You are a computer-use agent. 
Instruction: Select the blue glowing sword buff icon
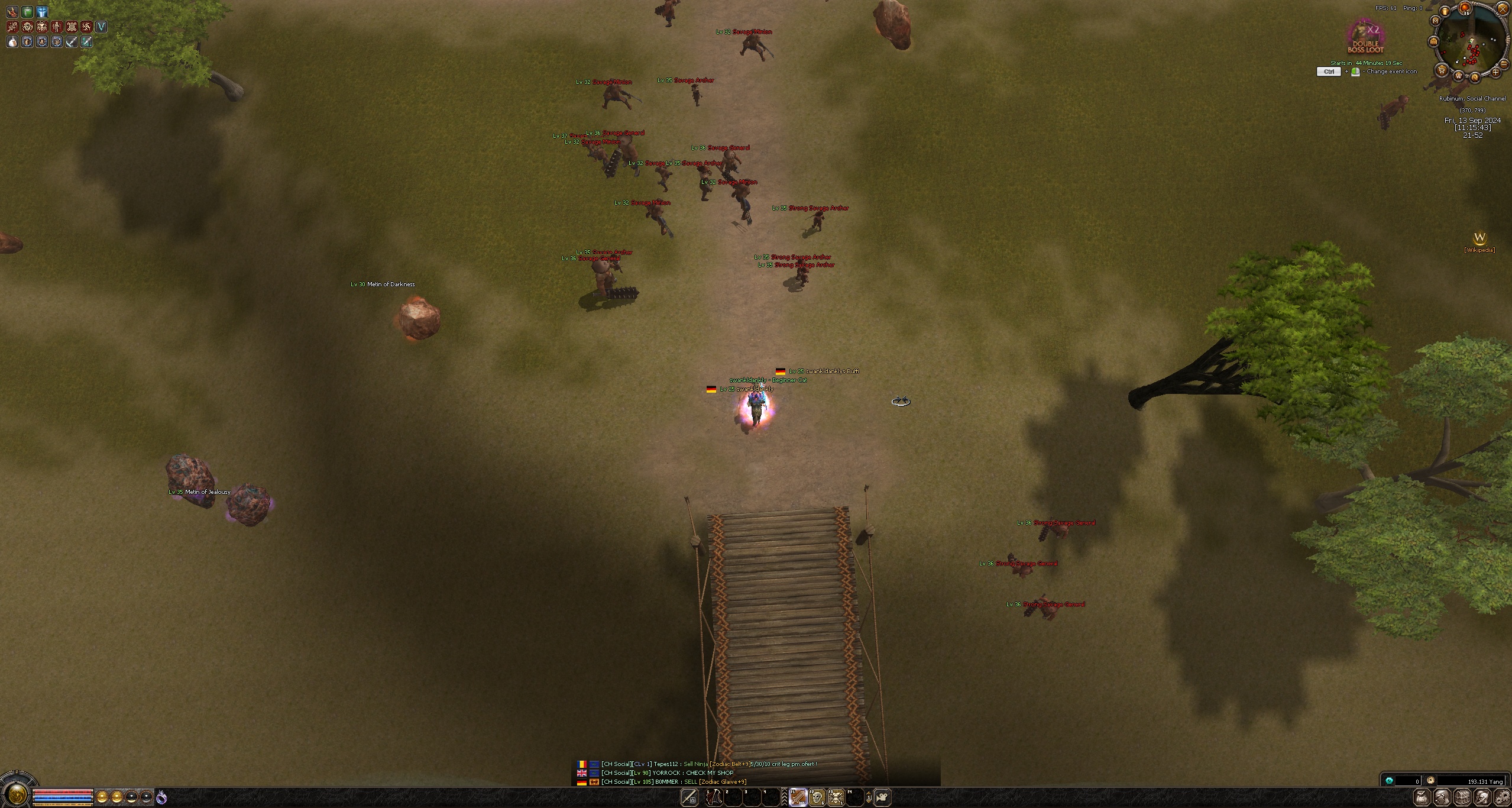tap(42, 11)
